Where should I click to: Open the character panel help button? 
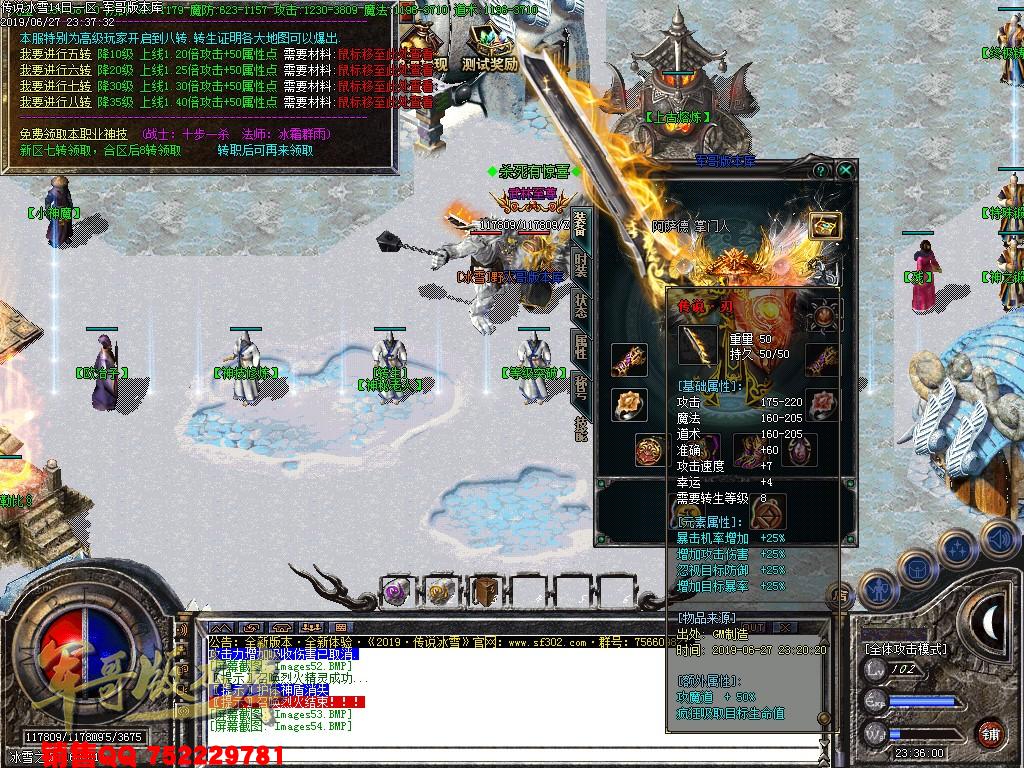(x=822, y=171)
